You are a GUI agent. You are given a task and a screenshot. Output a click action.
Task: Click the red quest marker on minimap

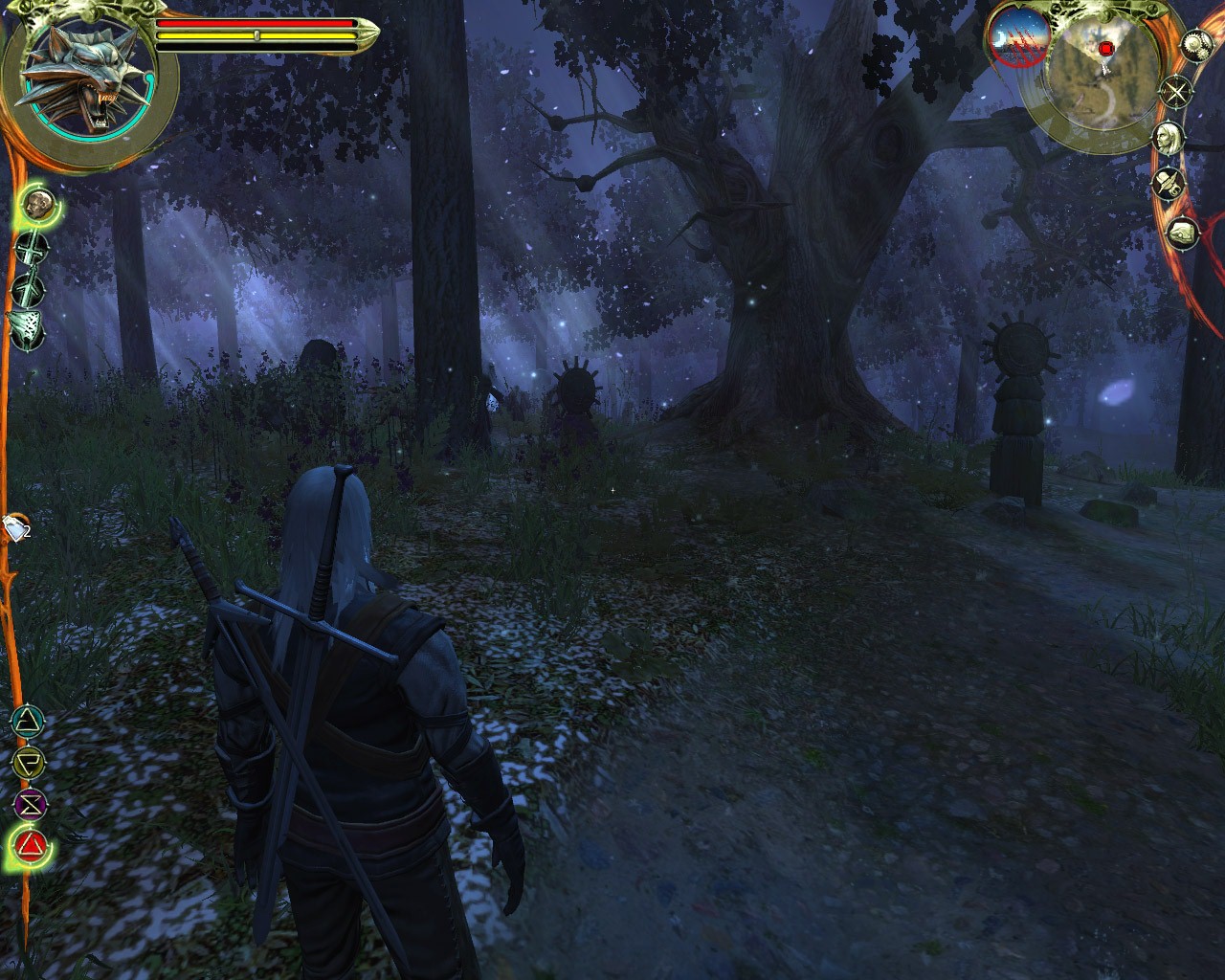(x=1106, y=48)
